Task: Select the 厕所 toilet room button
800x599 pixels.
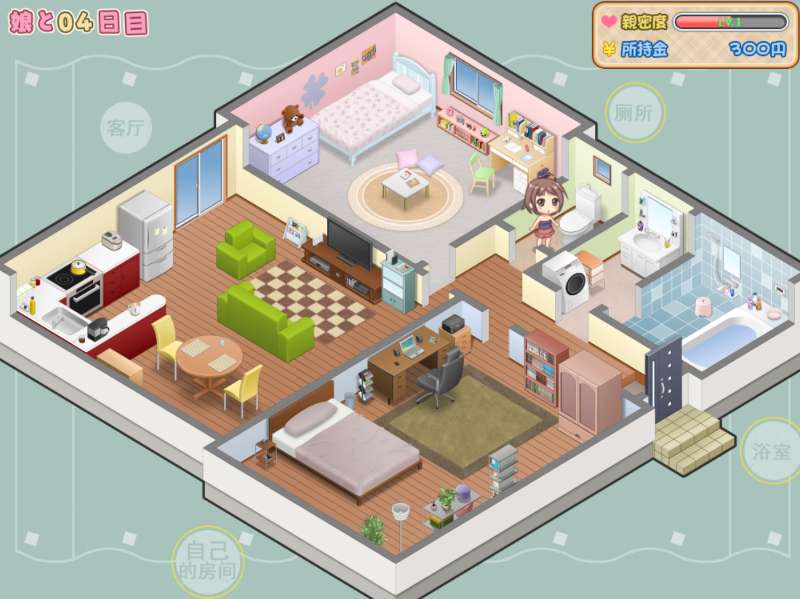Action: tap(634, 112)
